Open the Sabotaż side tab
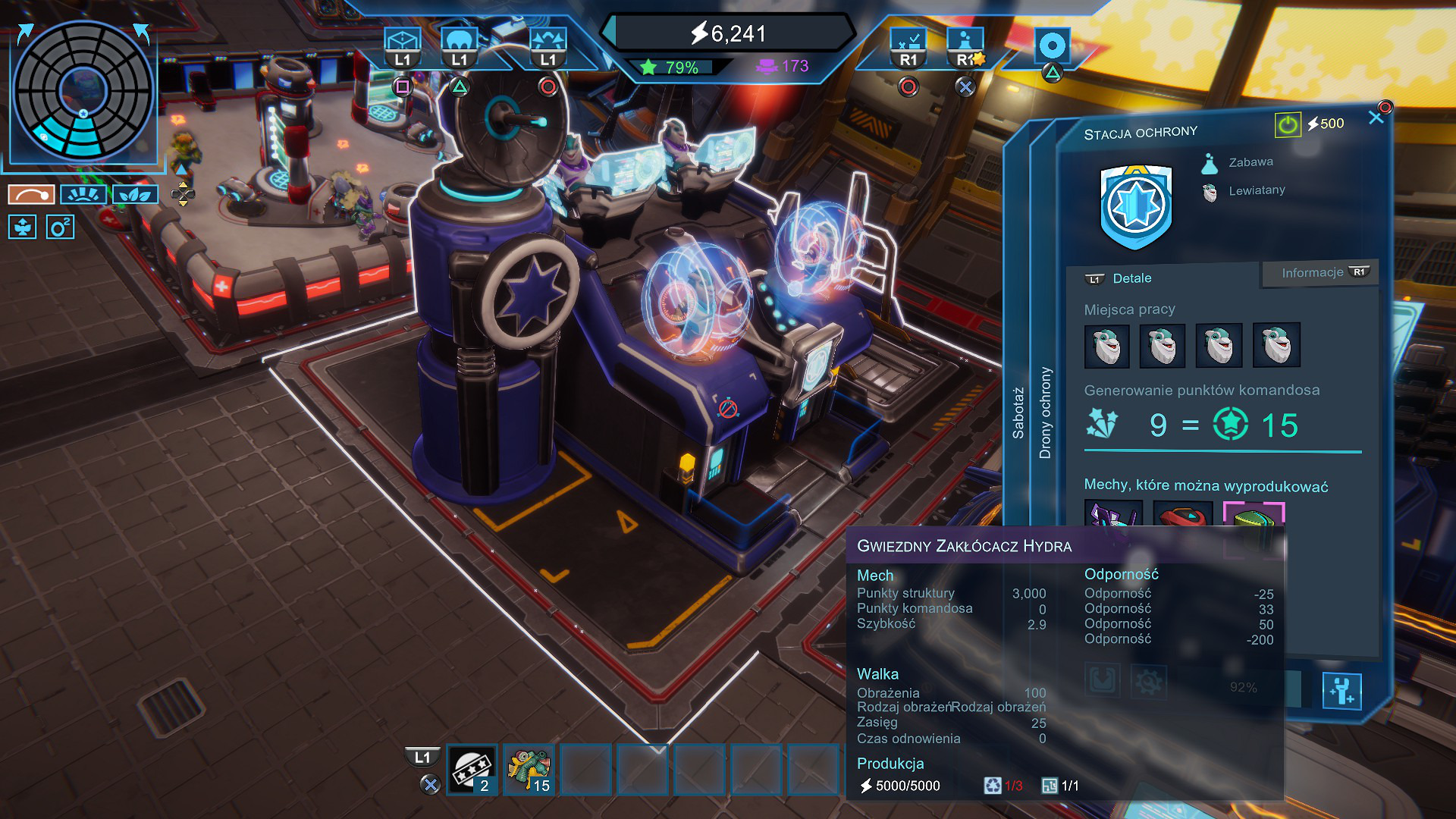1456x819 pixels. [1018, 413]
